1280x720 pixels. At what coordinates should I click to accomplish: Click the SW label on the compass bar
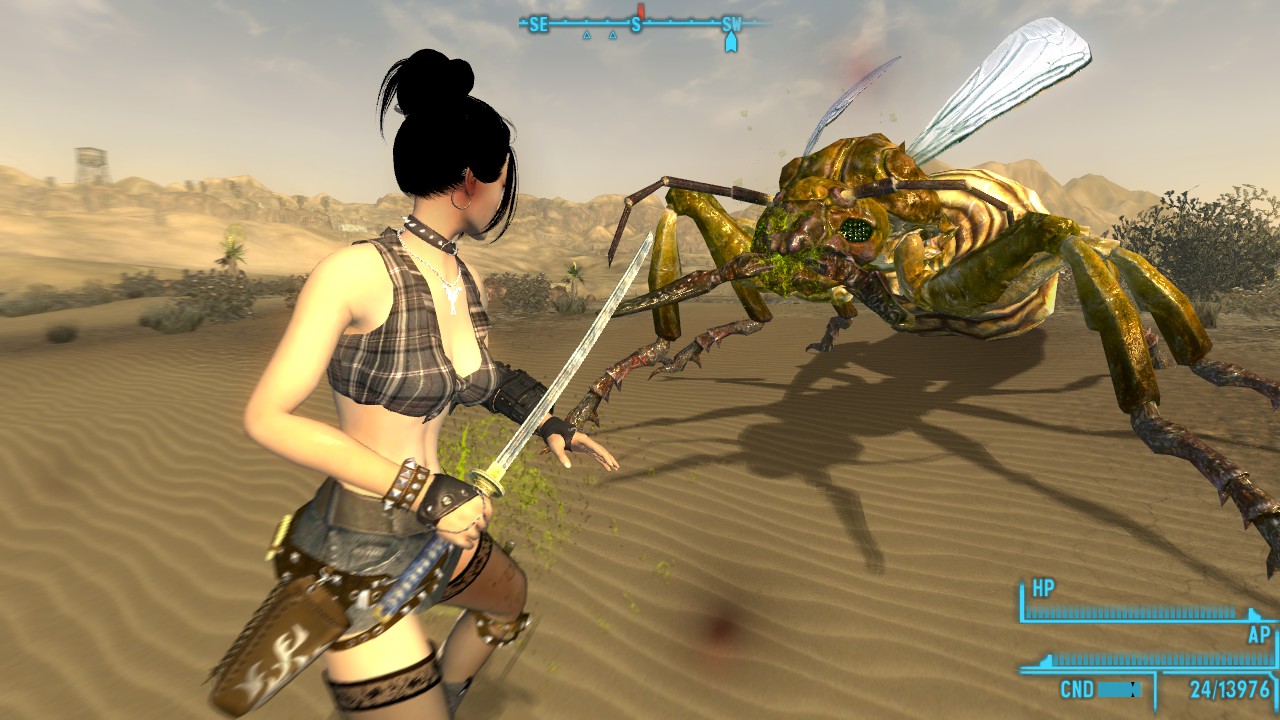pyautogui.click(x=731, y=22)
